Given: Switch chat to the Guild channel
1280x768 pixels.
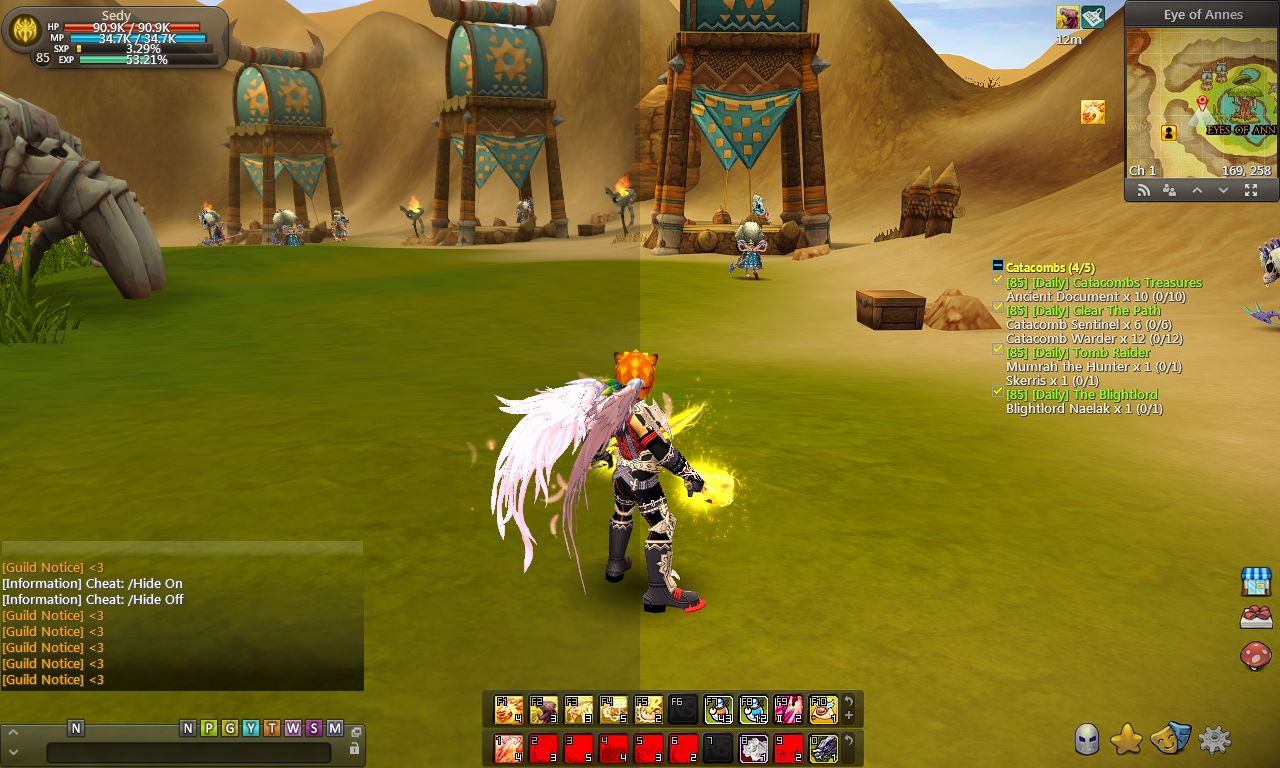Looking at the screenshot, I should pyautogui.click(x=230, y=728).
